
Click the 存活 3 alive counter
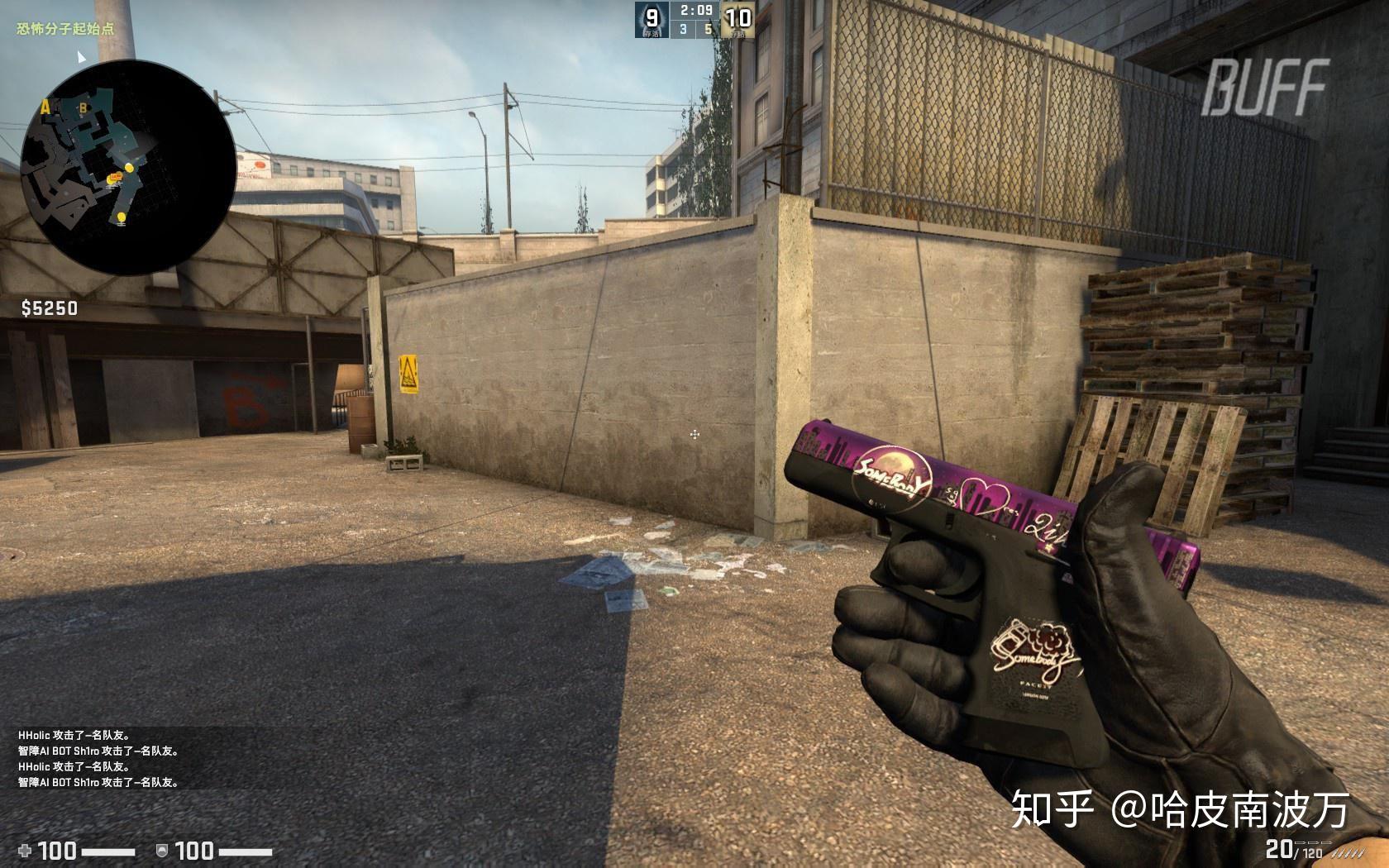point(683,30)
